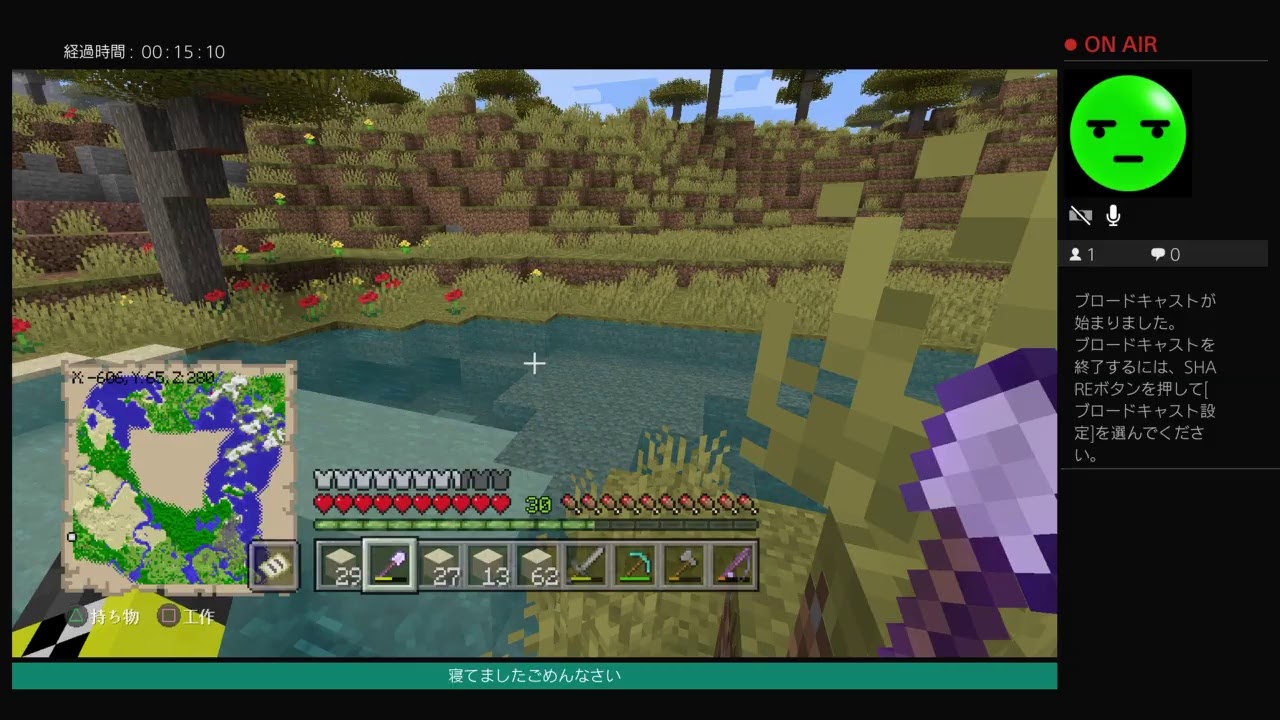The height and width of the screenshot is (720, 1280).
Task: Mute the microphone icon
Action: point(1113,215)
